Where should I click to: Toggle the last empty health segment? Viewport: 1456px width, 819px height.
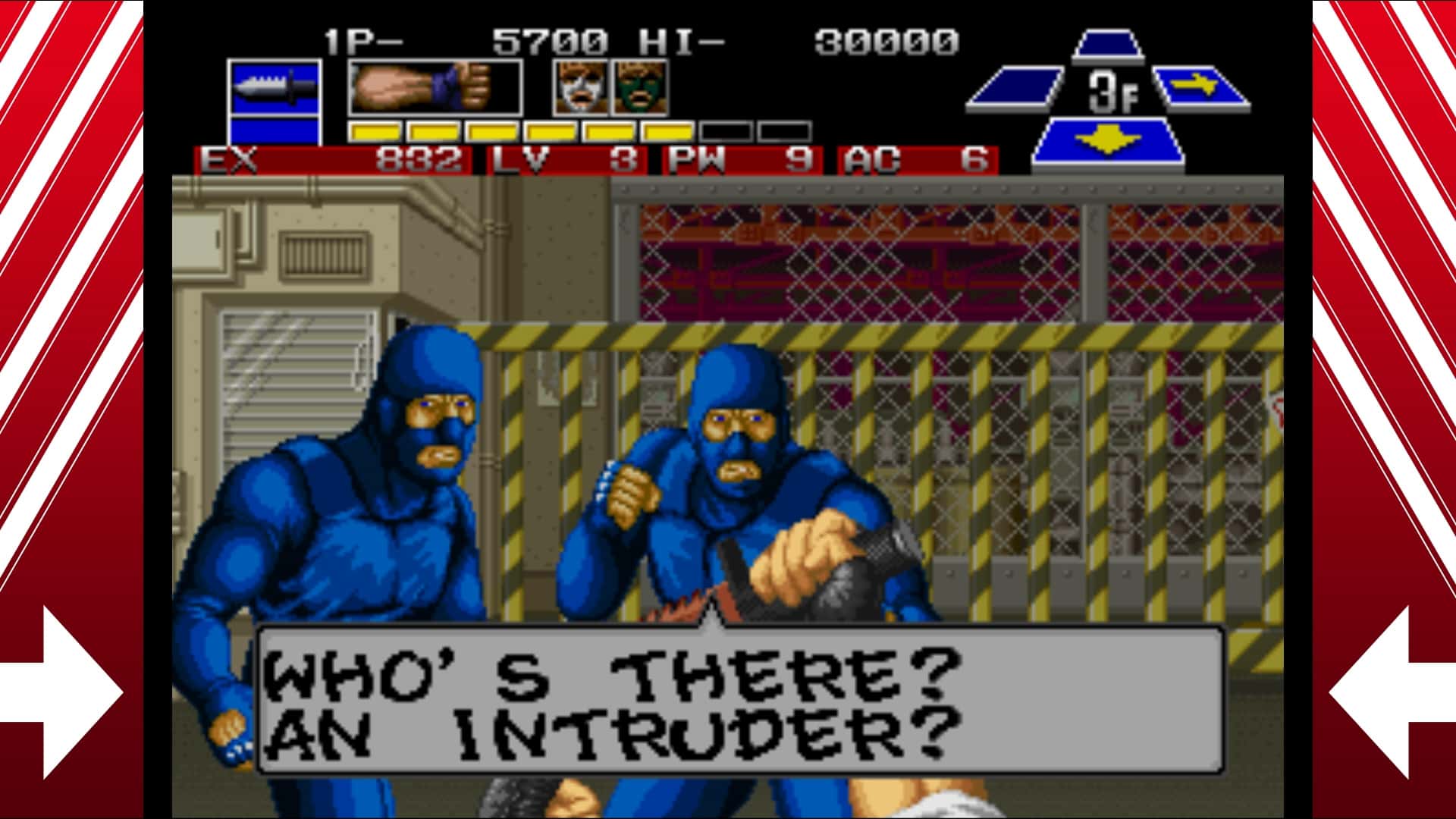pos(785,130)
